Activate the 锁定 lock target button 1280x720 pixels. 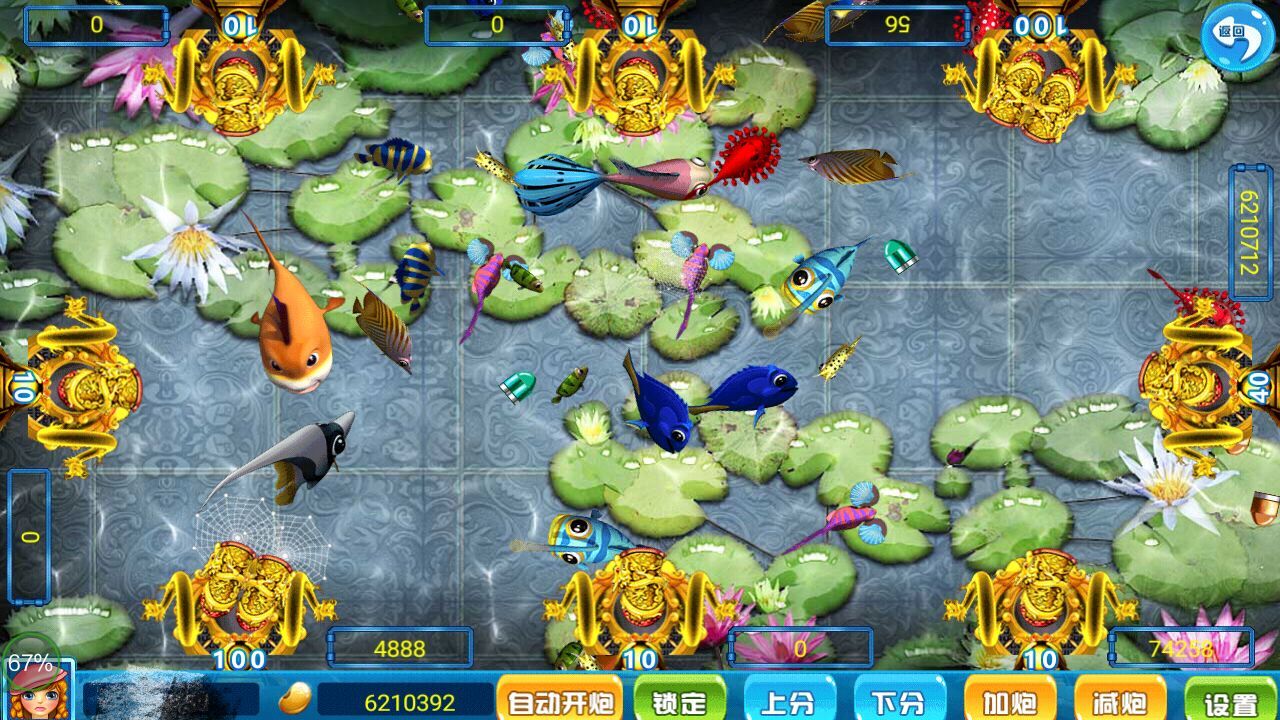[679, 702]
